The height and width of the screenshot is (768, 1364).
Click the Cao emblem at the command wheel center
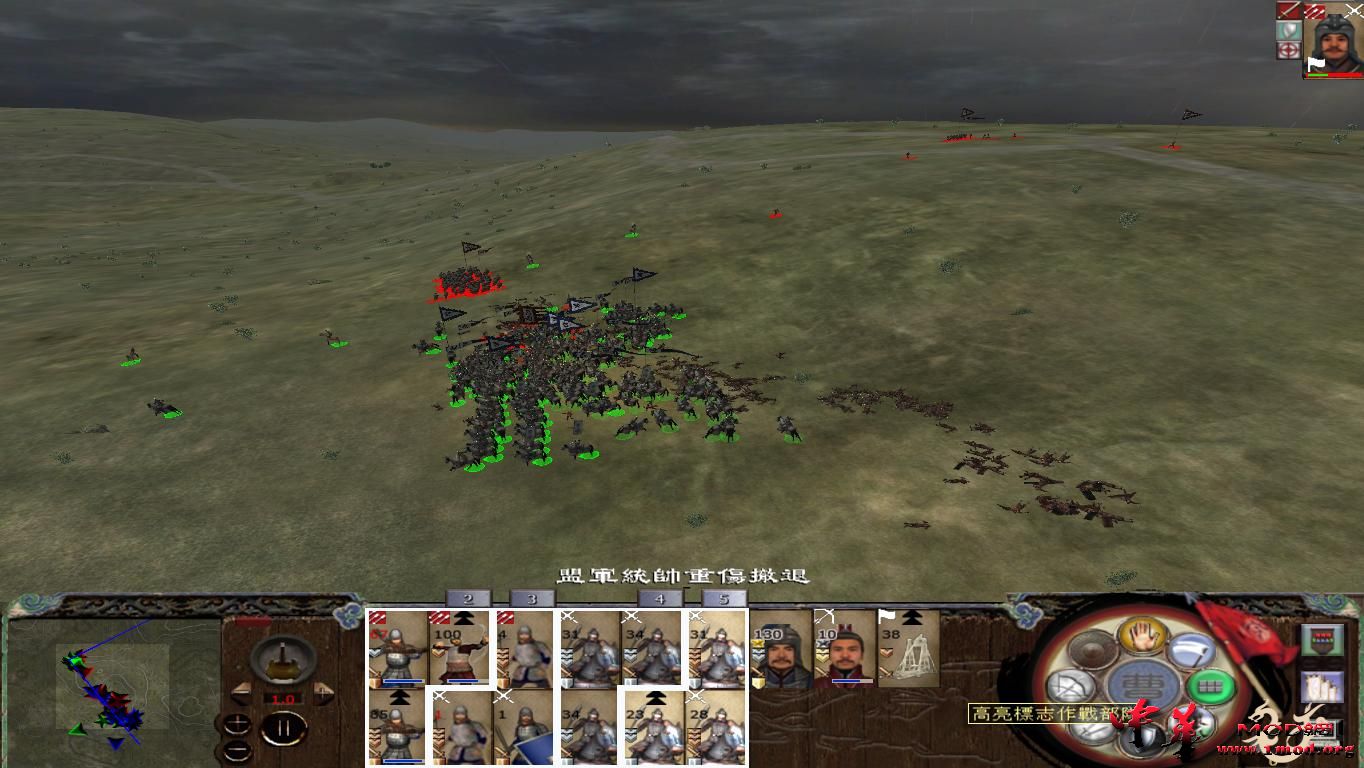[x=1141, y=685]
